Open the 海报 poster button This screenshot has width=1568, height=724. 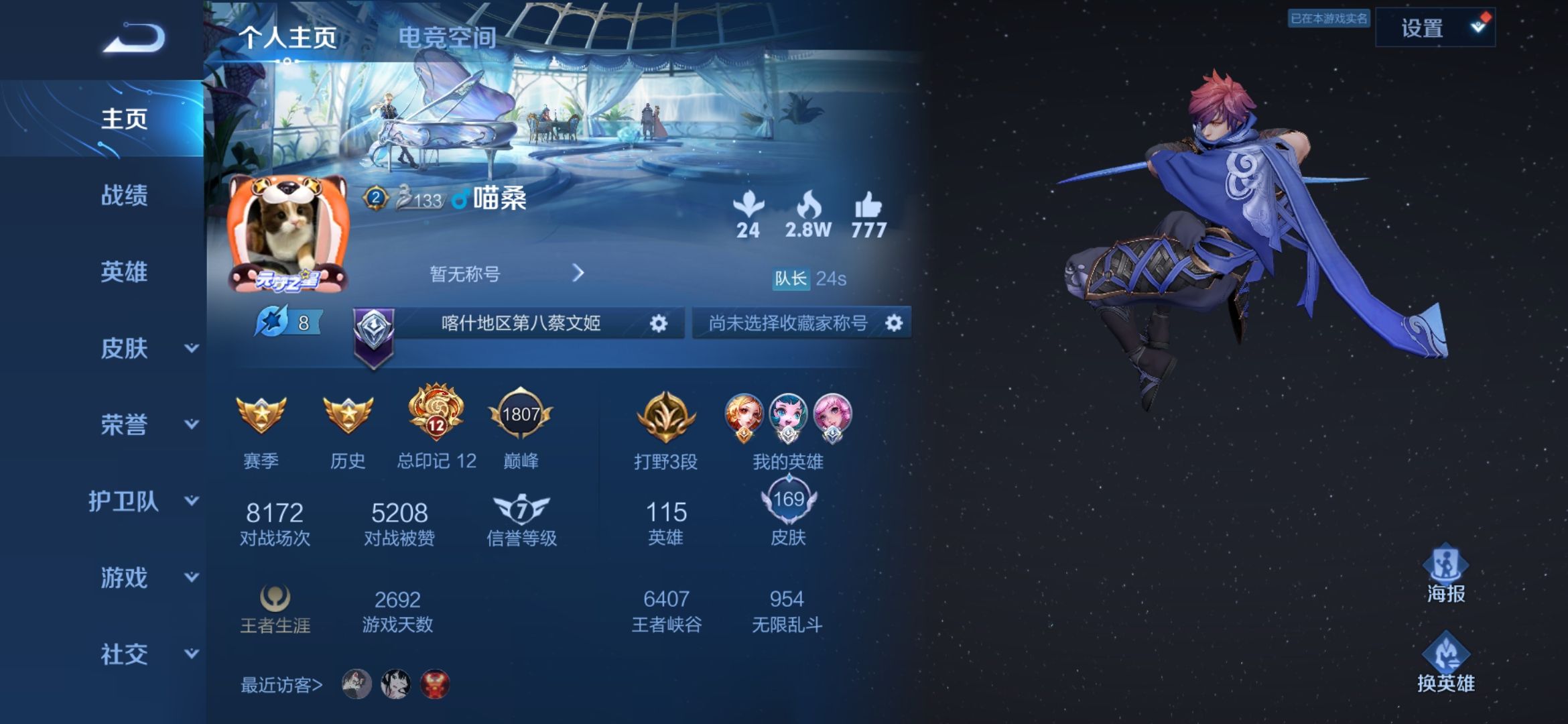[x=1445, y=574]
